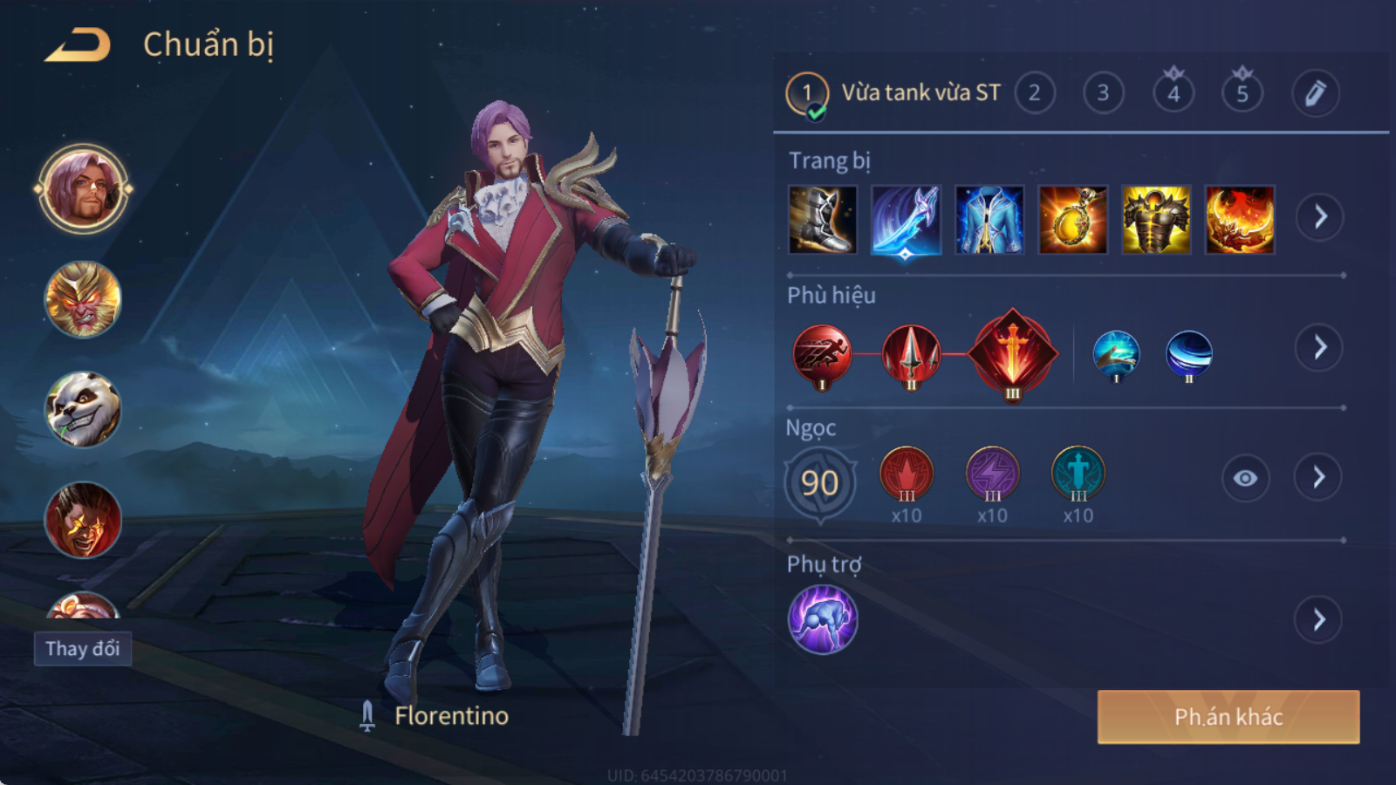Choose the monkey king hero portrait
Screen dimensions: 1396x785
[83, 299]
